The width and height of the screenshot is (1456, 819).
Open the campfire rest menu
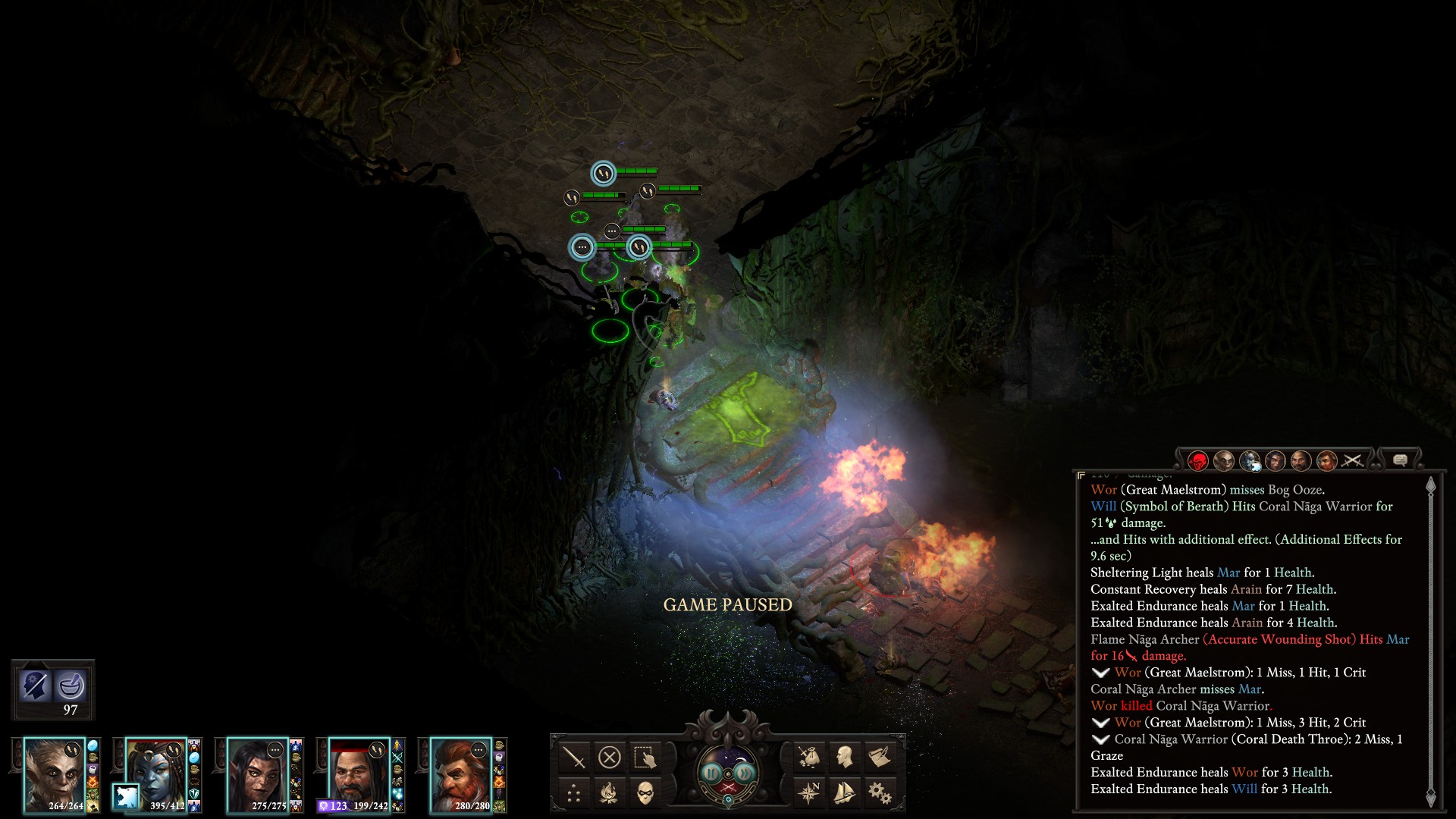610,793
